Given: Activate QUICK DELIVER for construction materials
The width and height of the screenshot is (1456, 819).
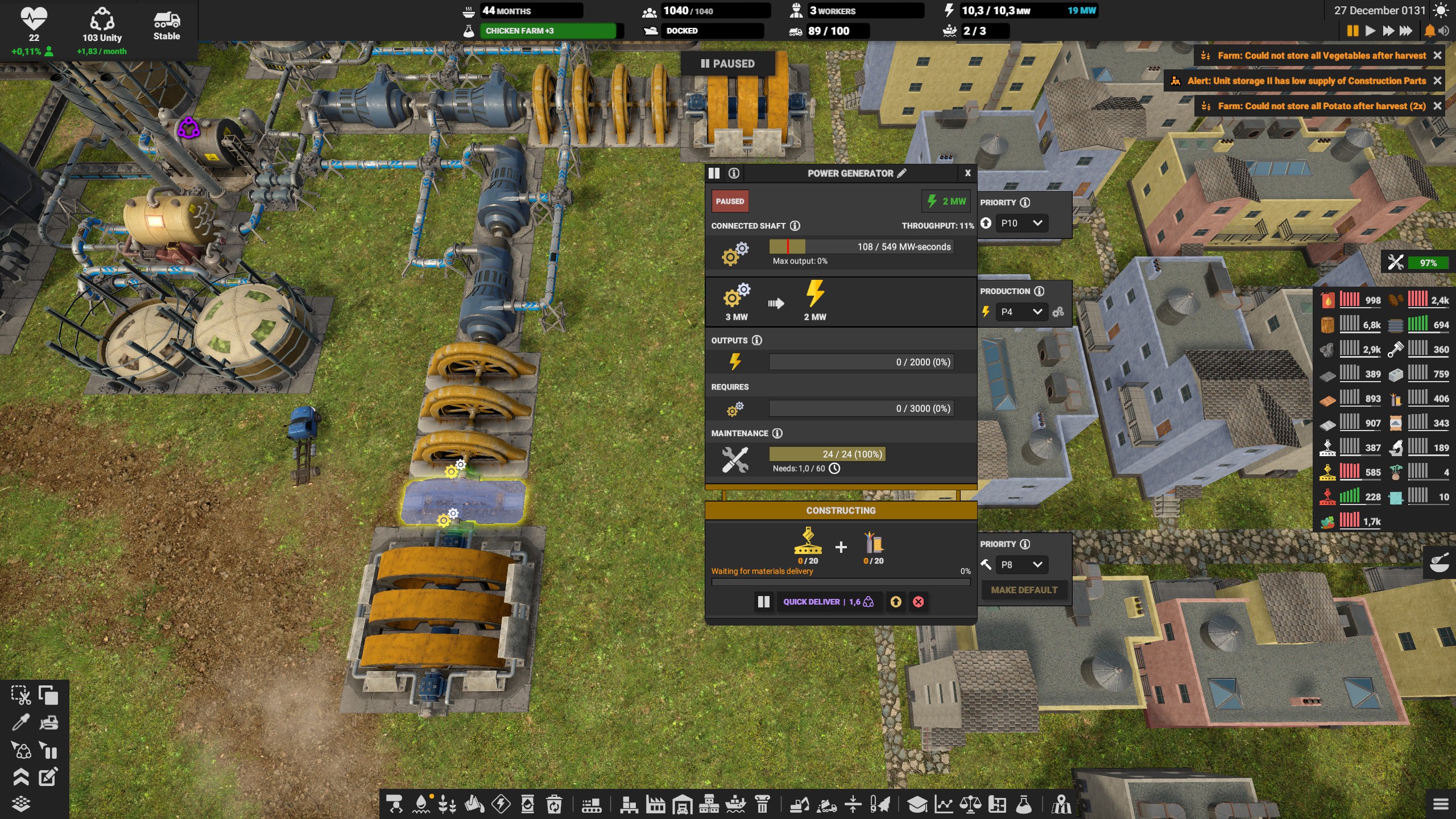Looking at the screenshot, I should point(828,602).
